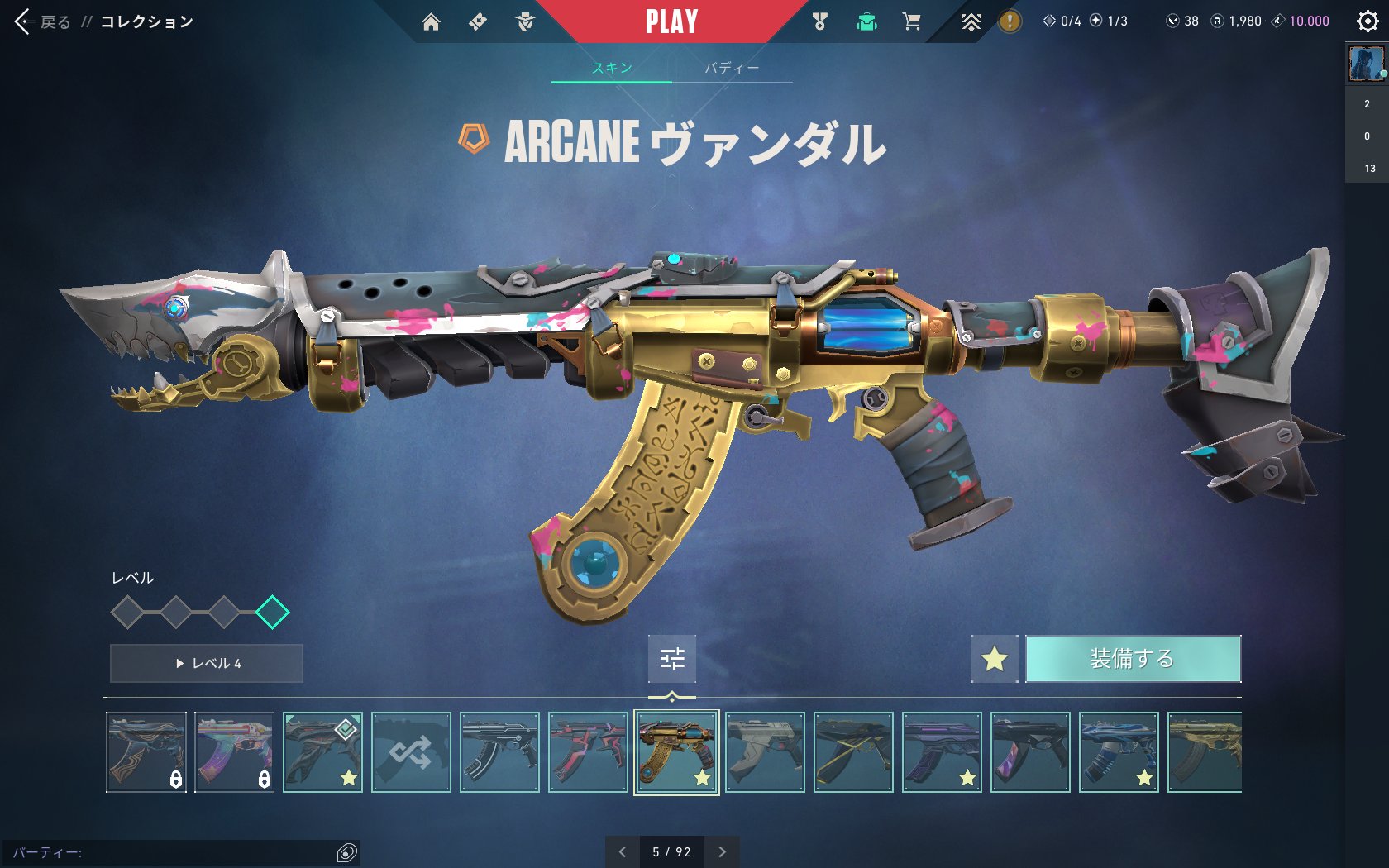Go to the next skin page

pyautogui.click(x=722, y=852)
